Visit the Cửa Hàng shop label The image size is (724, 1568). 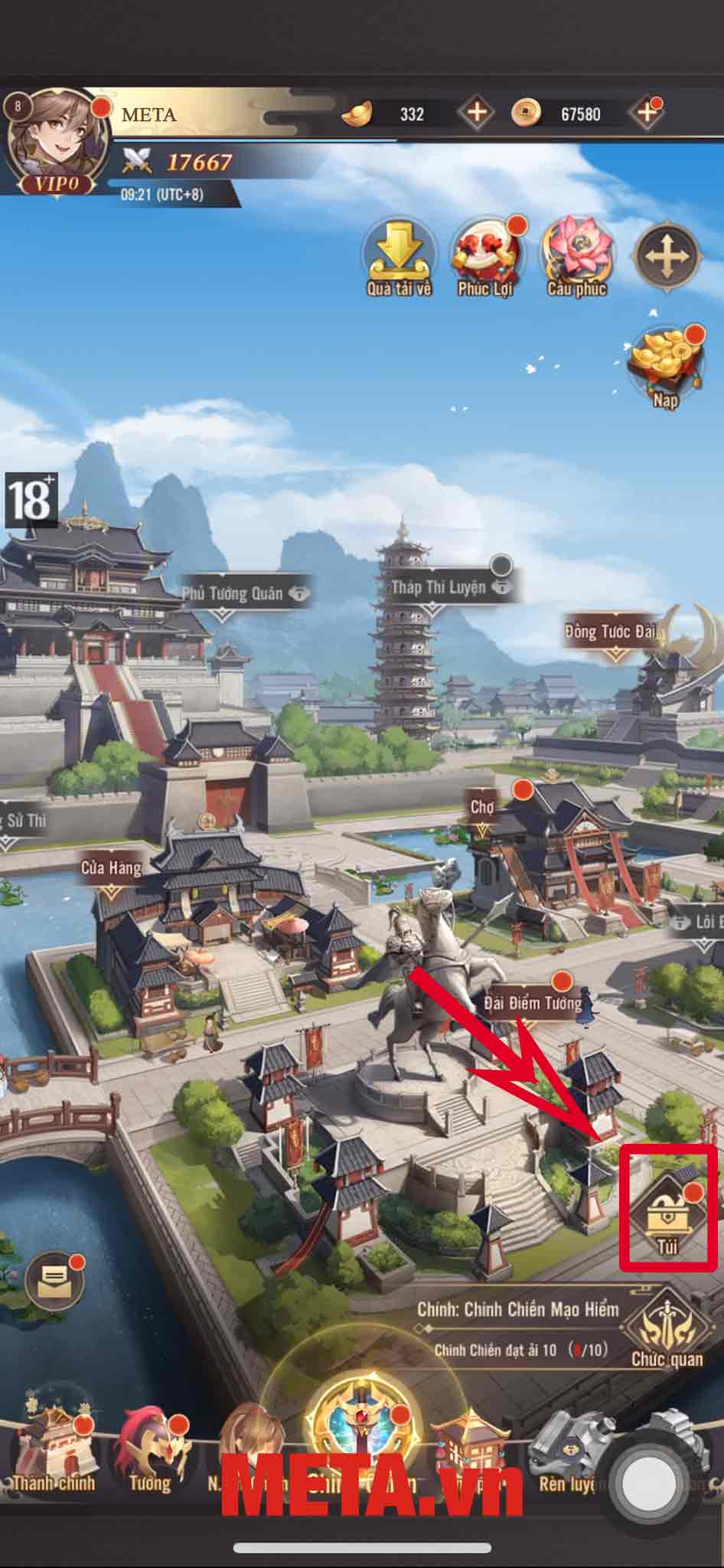pos(112,868)
